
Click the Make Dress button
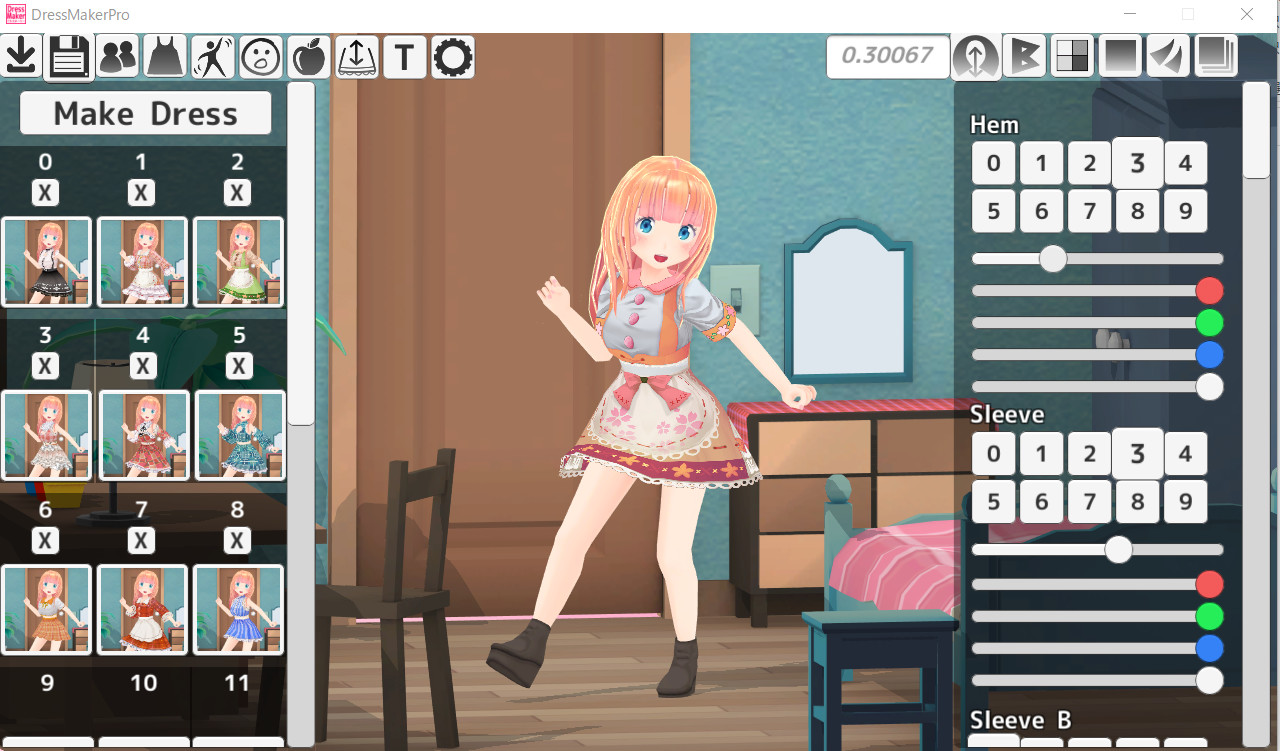click(x=144, y=113)
